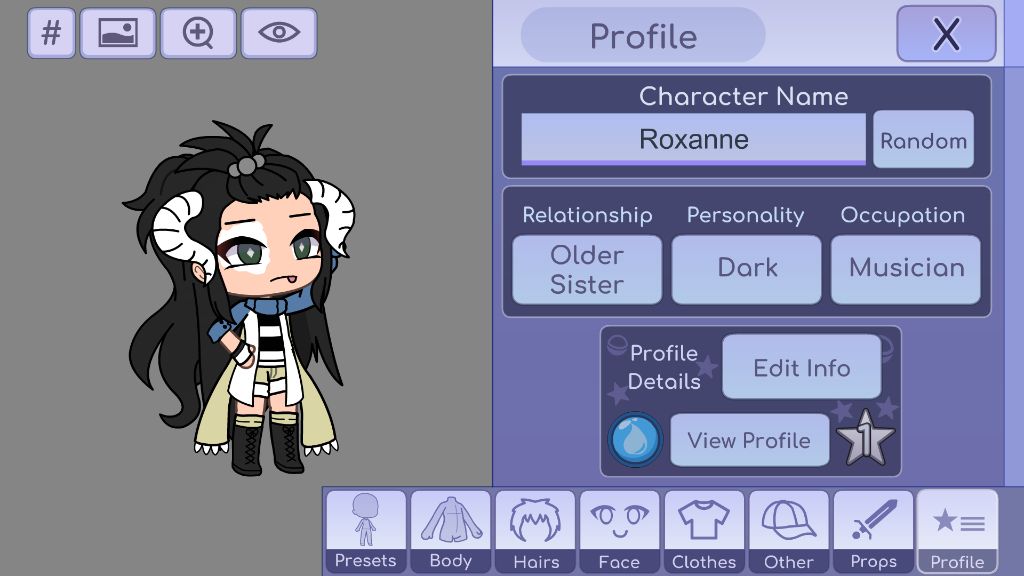This screenshot has width=1024, height=576.
Task: Select the blue water drop element icon
Action: (x=636, y=439)
